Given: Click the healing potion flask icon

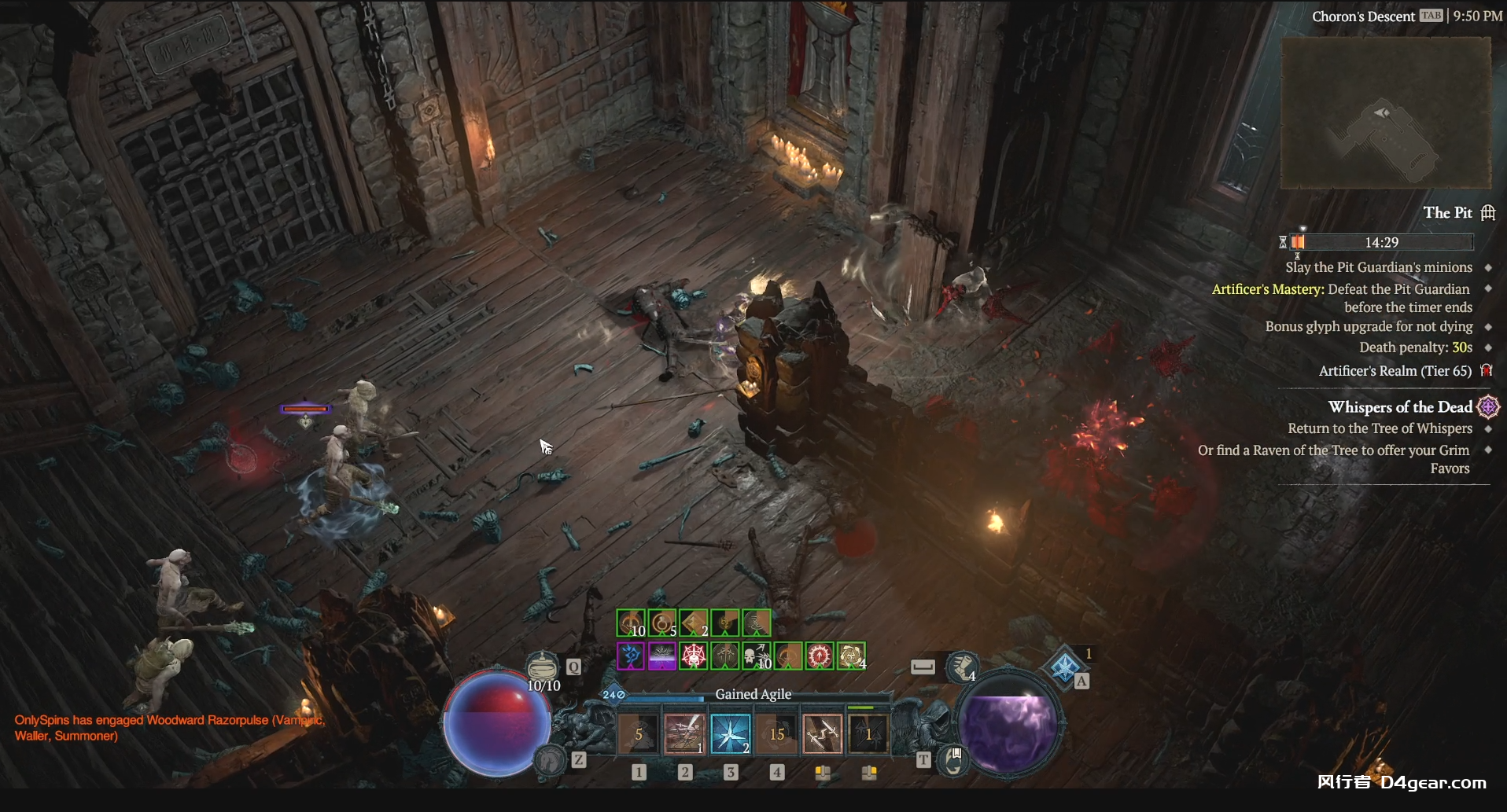Looking at the screenshot, I should tap(542, 667).
